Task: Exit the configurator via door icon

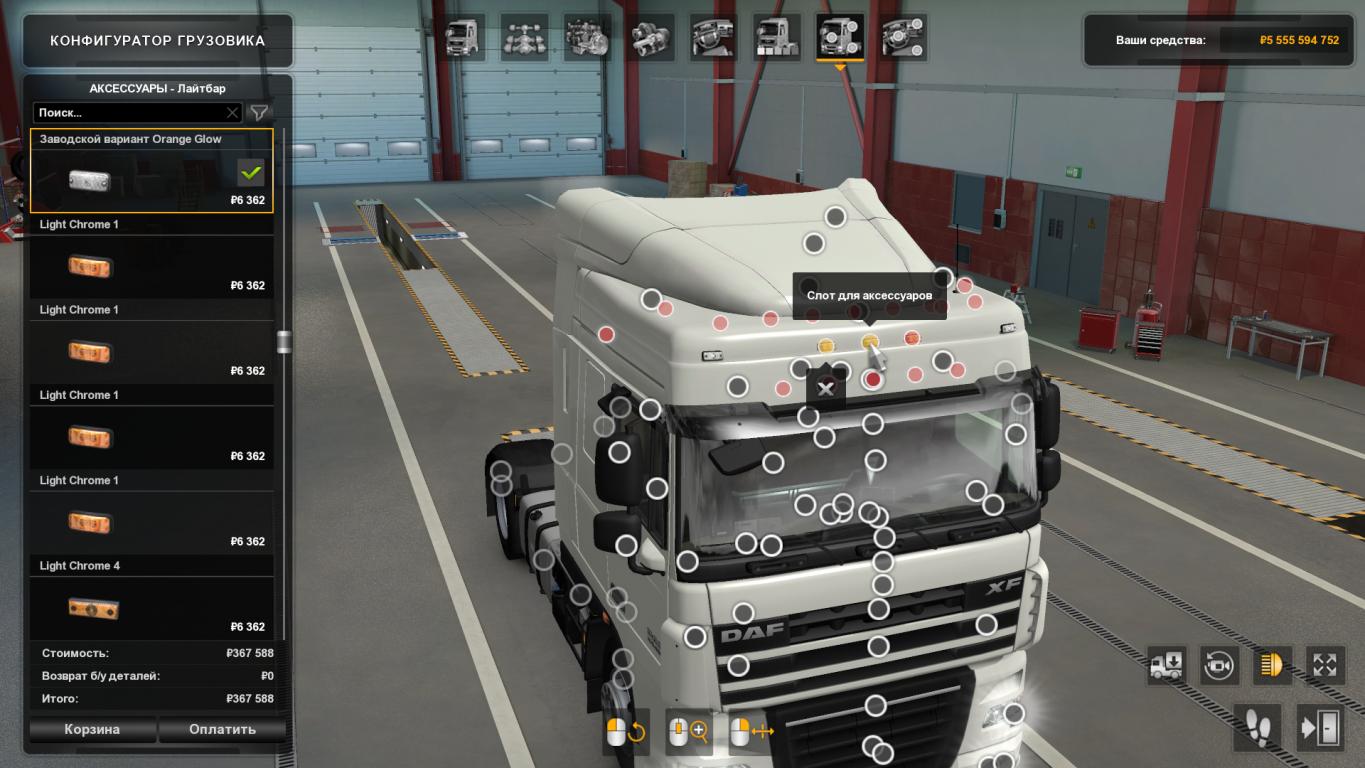Action: 1322,726
